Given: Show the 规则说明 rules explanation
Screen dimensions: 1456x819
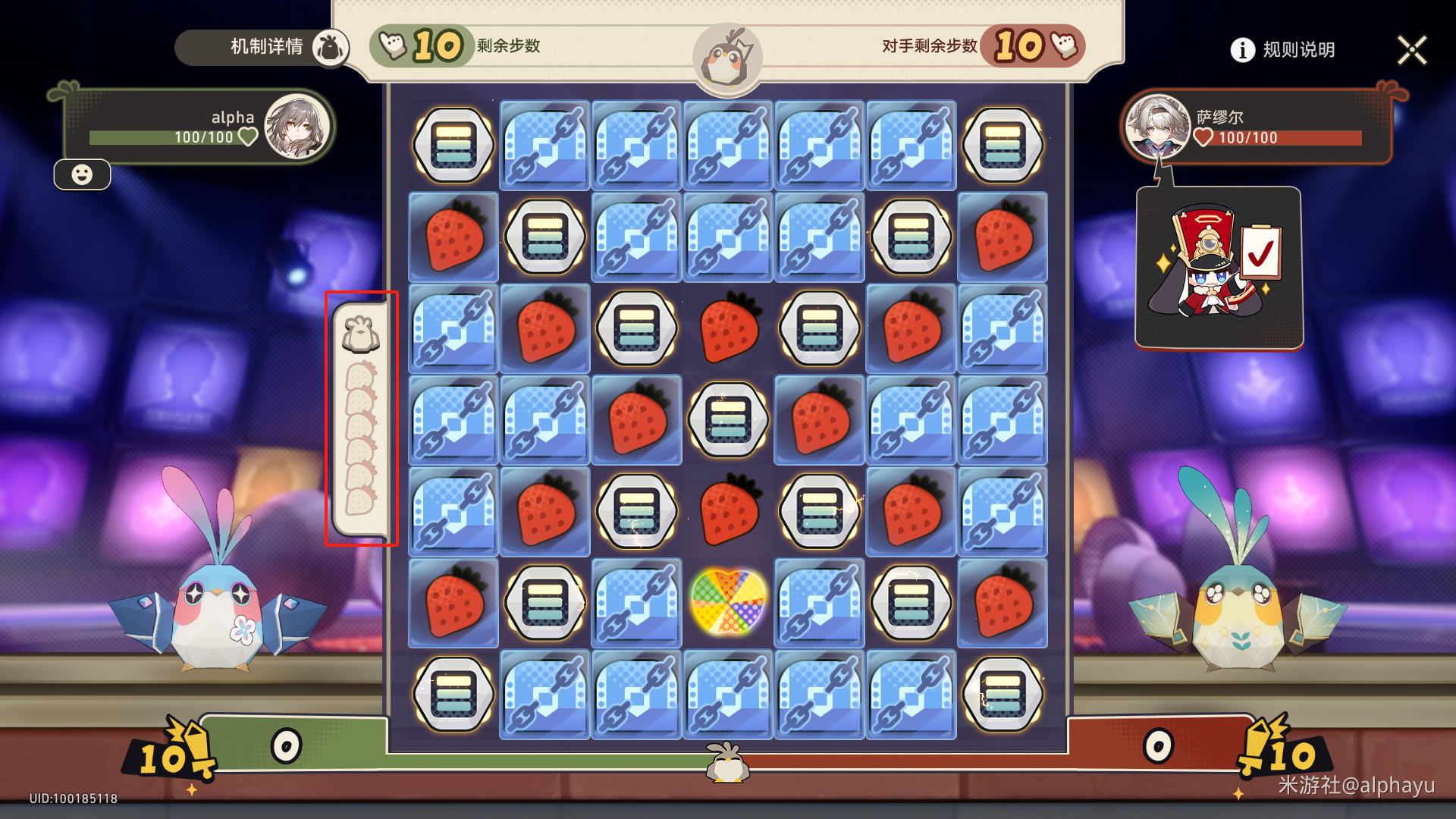Looking at the screenshot, I should pyautogui.click(x=1283, y=50).
